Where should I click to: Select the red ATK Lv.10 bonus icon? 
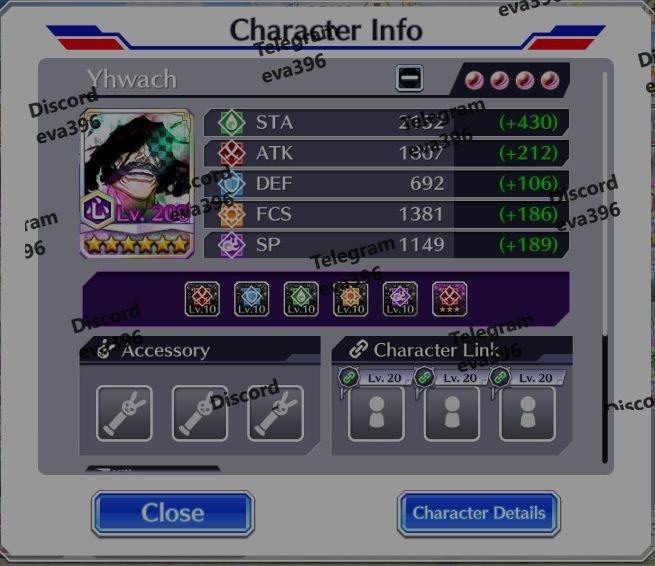(x=203, y=298)
